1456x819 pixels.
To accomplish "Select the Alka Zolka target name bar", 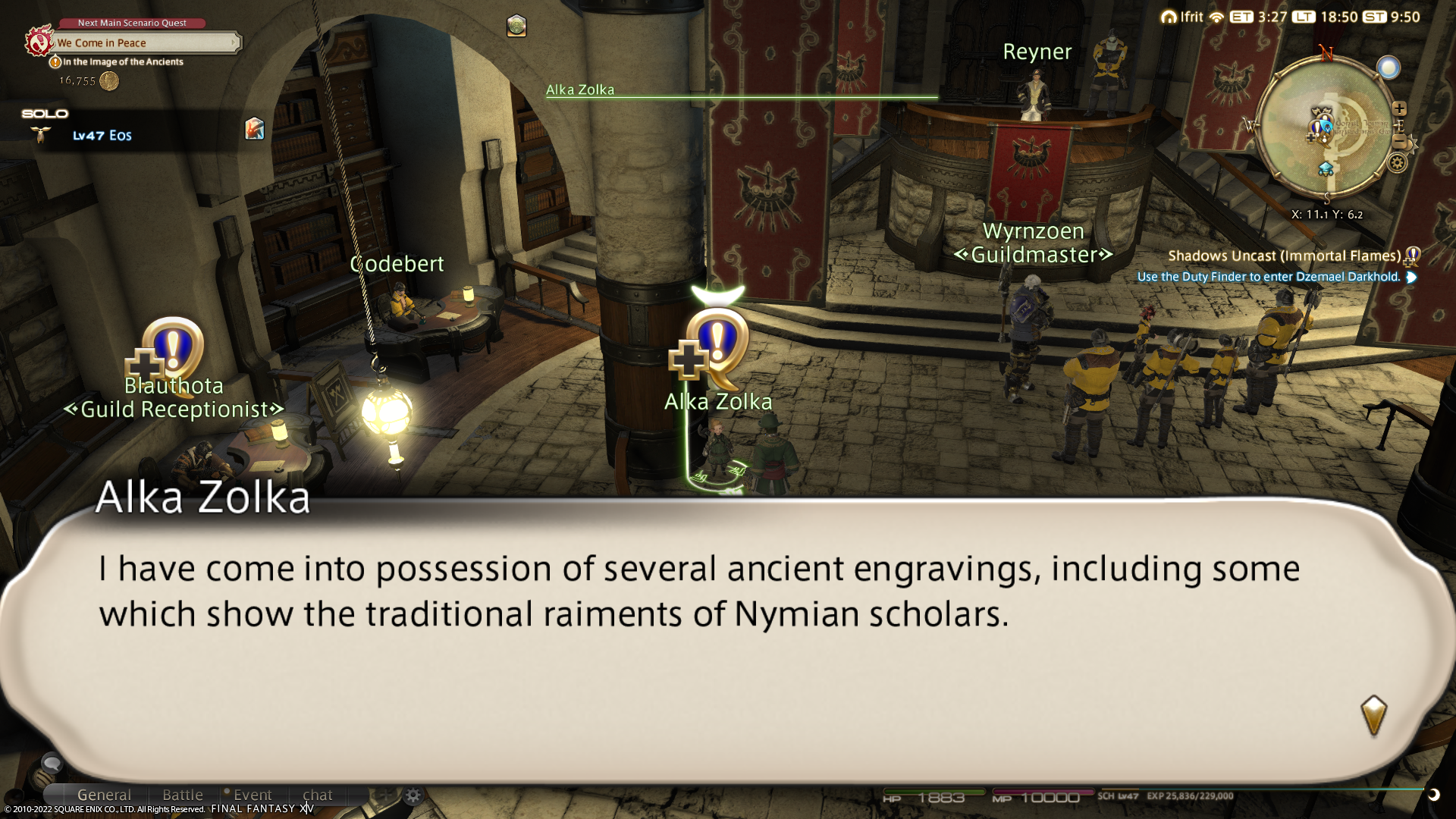I will coord(580,89).
